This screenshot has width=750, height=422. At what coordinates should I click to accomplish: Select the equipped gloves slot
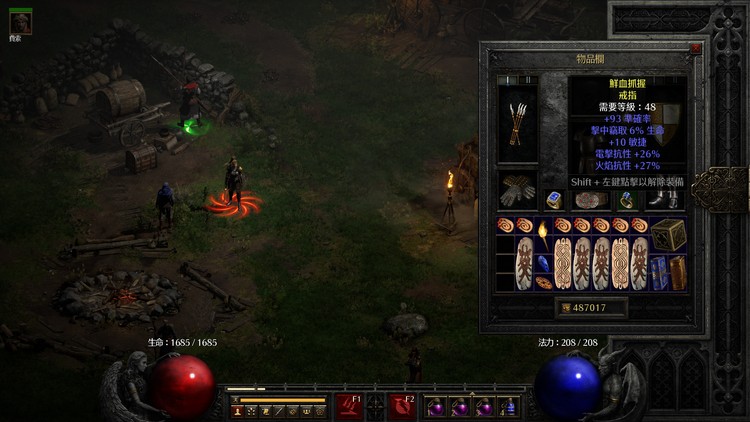point(517,190)
